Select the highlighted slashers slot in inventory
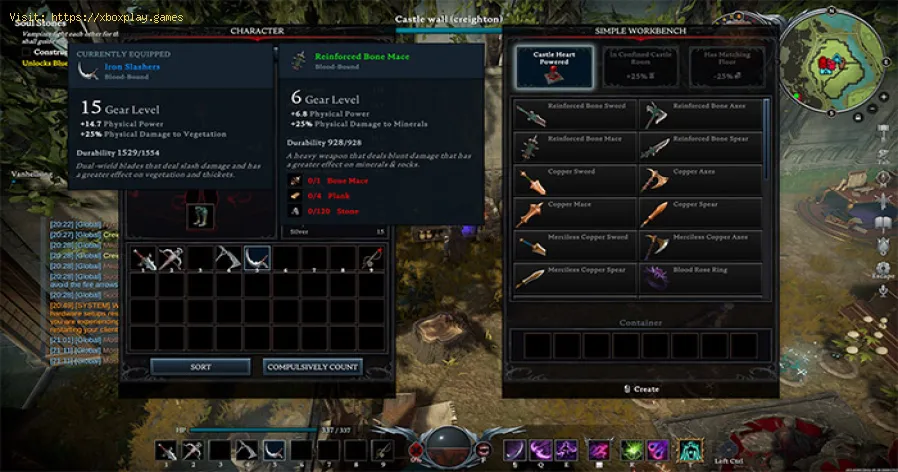This screenshot has height=472, width=898. pyautogui.click(x=257, y=258)
